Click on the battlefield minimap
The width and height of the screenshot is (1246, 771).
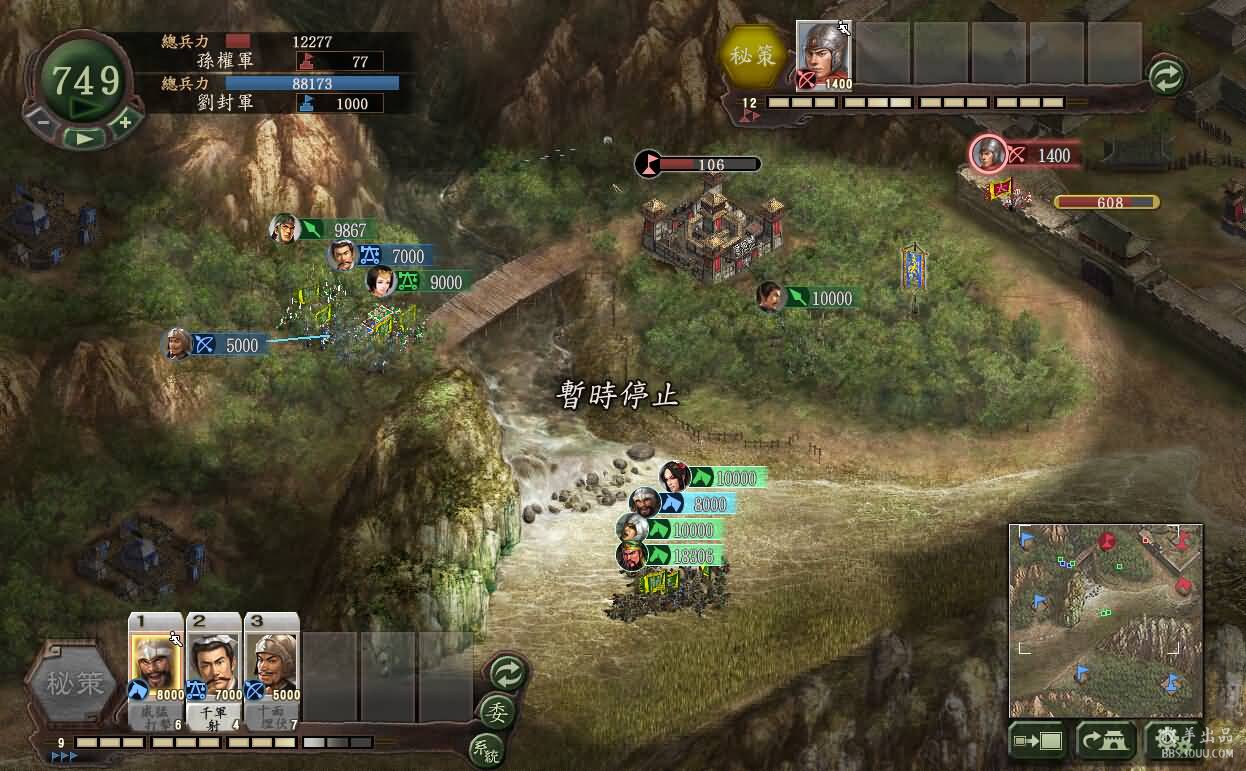click(1105, 620)
